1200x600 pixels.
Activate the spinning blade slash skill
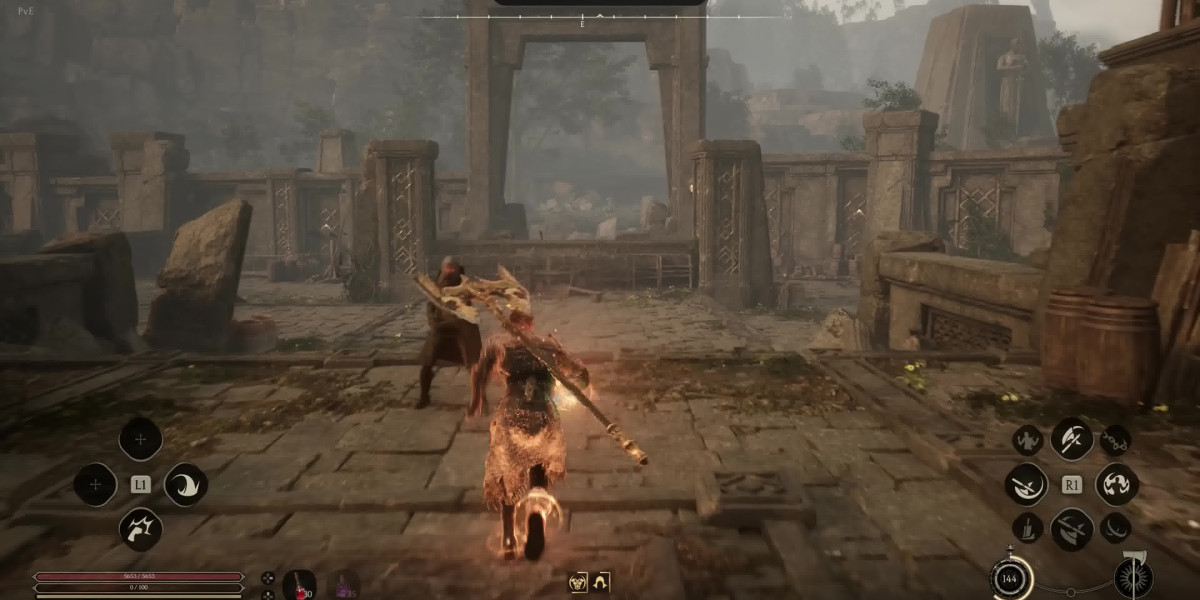point(1026,485)
